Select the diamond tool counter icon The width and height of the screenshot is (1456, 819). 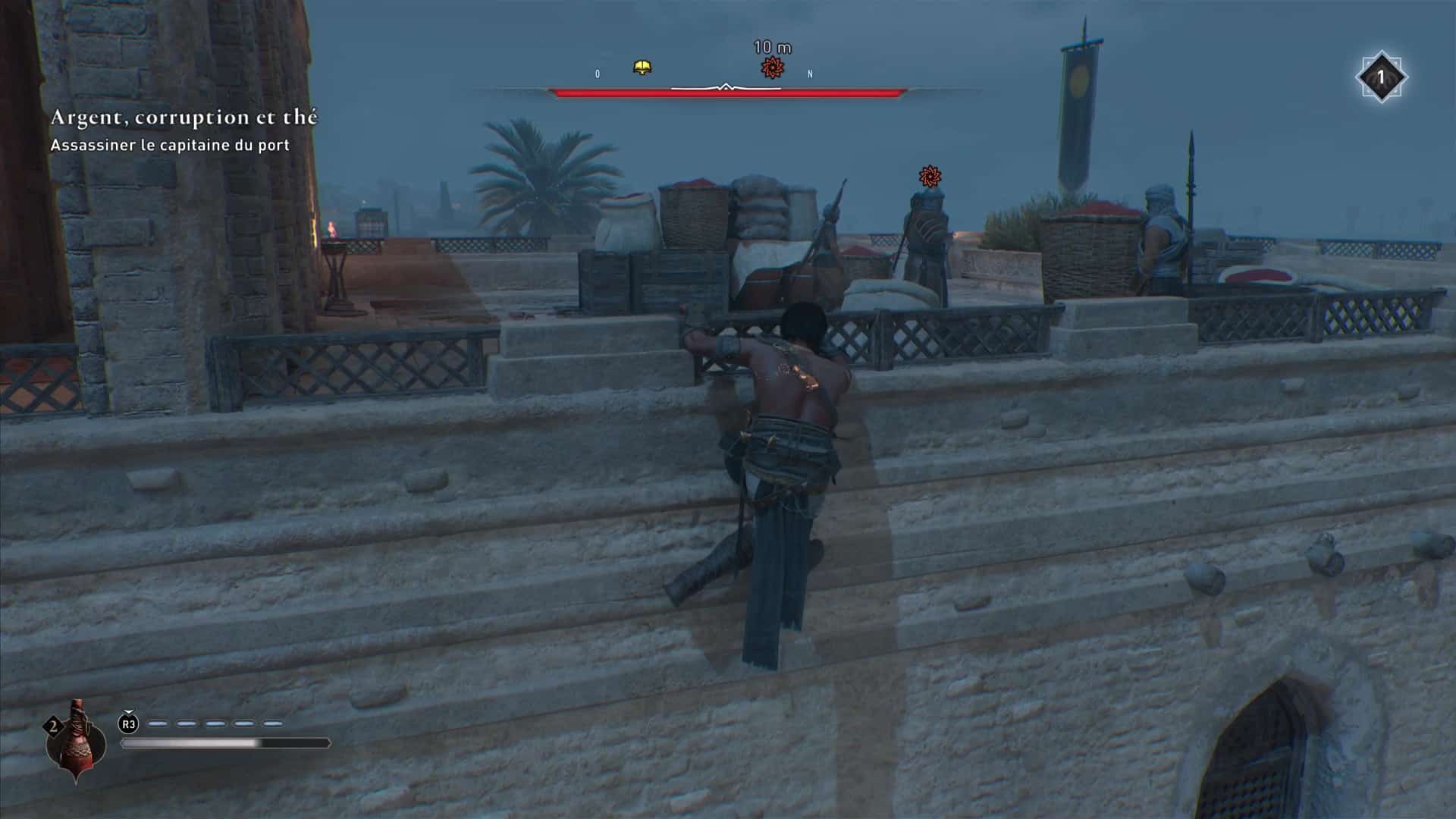[x=1380, y=77]
